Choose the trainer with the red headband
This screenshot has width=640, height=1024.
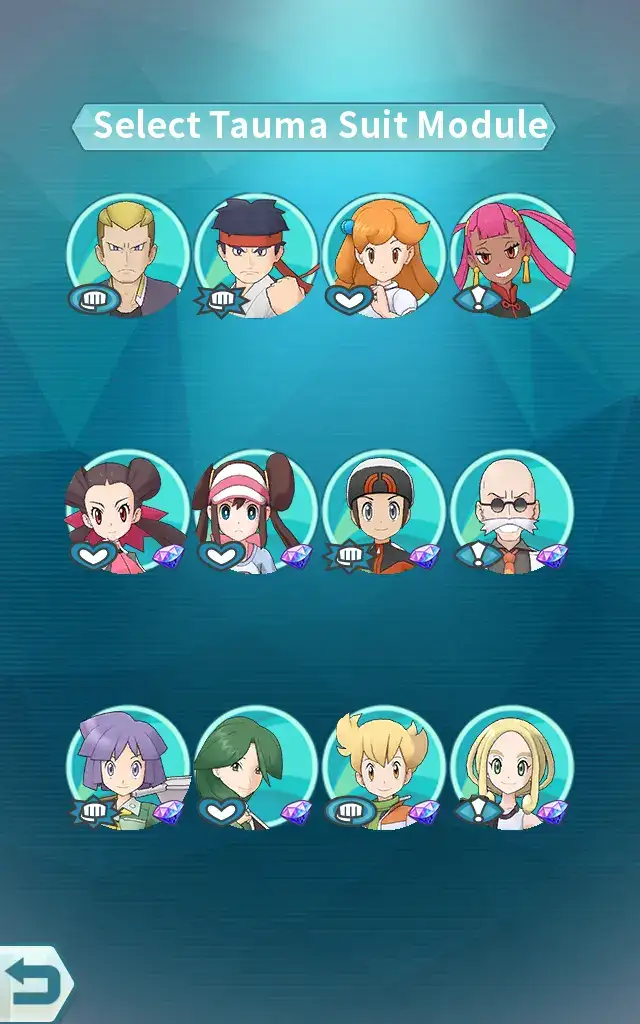click(256, 256)
